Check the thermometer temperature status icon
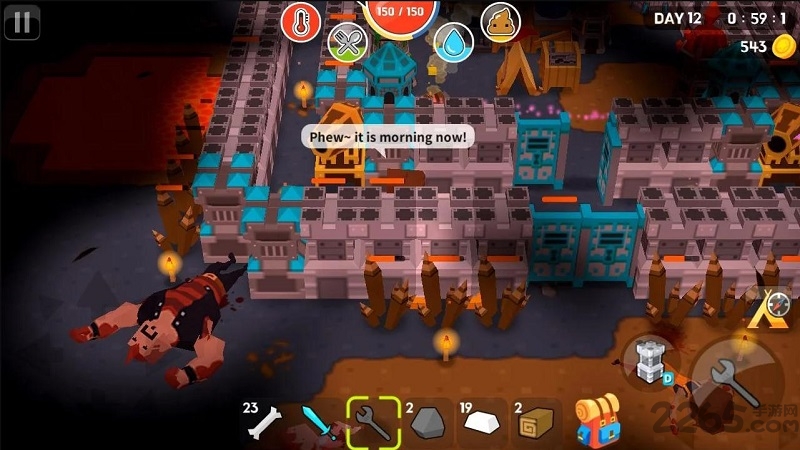Viewport: 800px width, 450px height. (301, 21)
